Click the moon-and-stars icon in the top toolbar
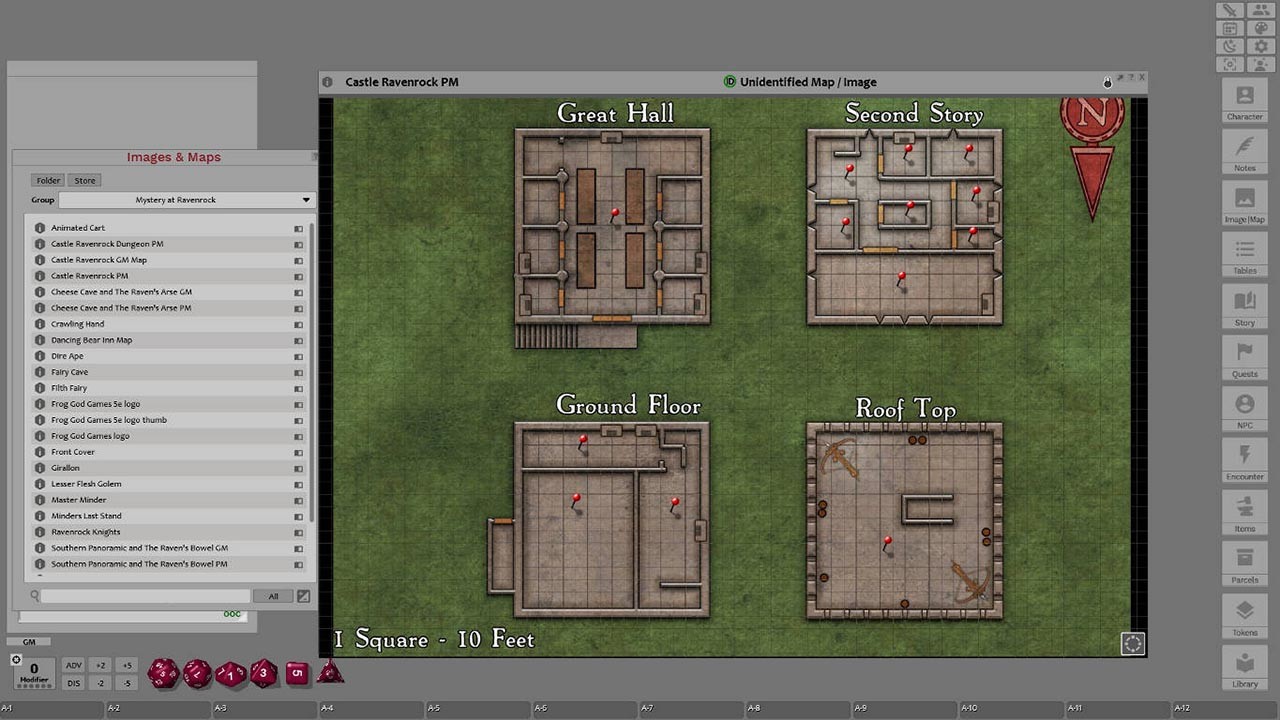This screenshot has height=720, width=1280. click(x=1229, y=45)
